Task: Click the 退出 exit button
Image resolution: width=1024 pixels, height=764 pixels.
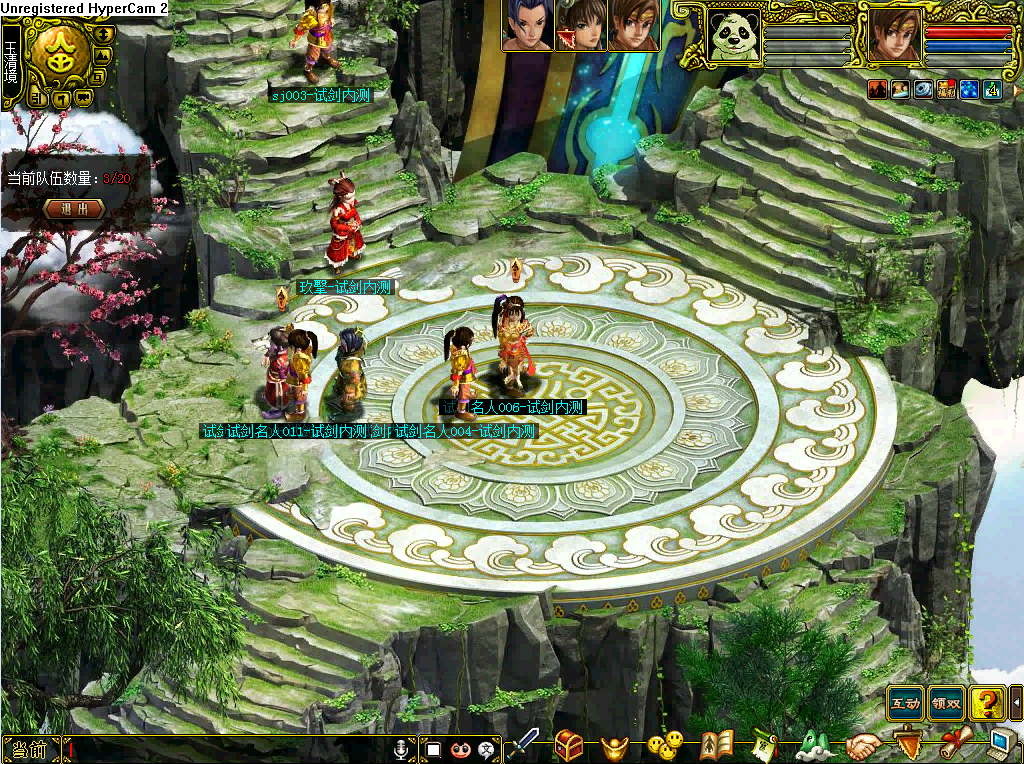Action: (x=74, y=209)
